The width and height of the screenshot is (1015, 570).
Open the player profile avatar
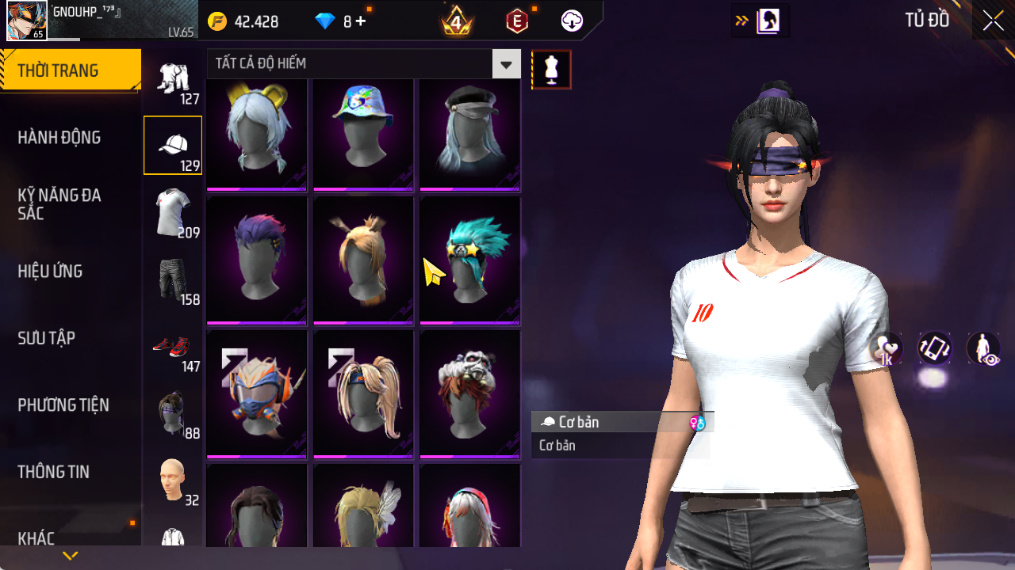pos(25,20)
